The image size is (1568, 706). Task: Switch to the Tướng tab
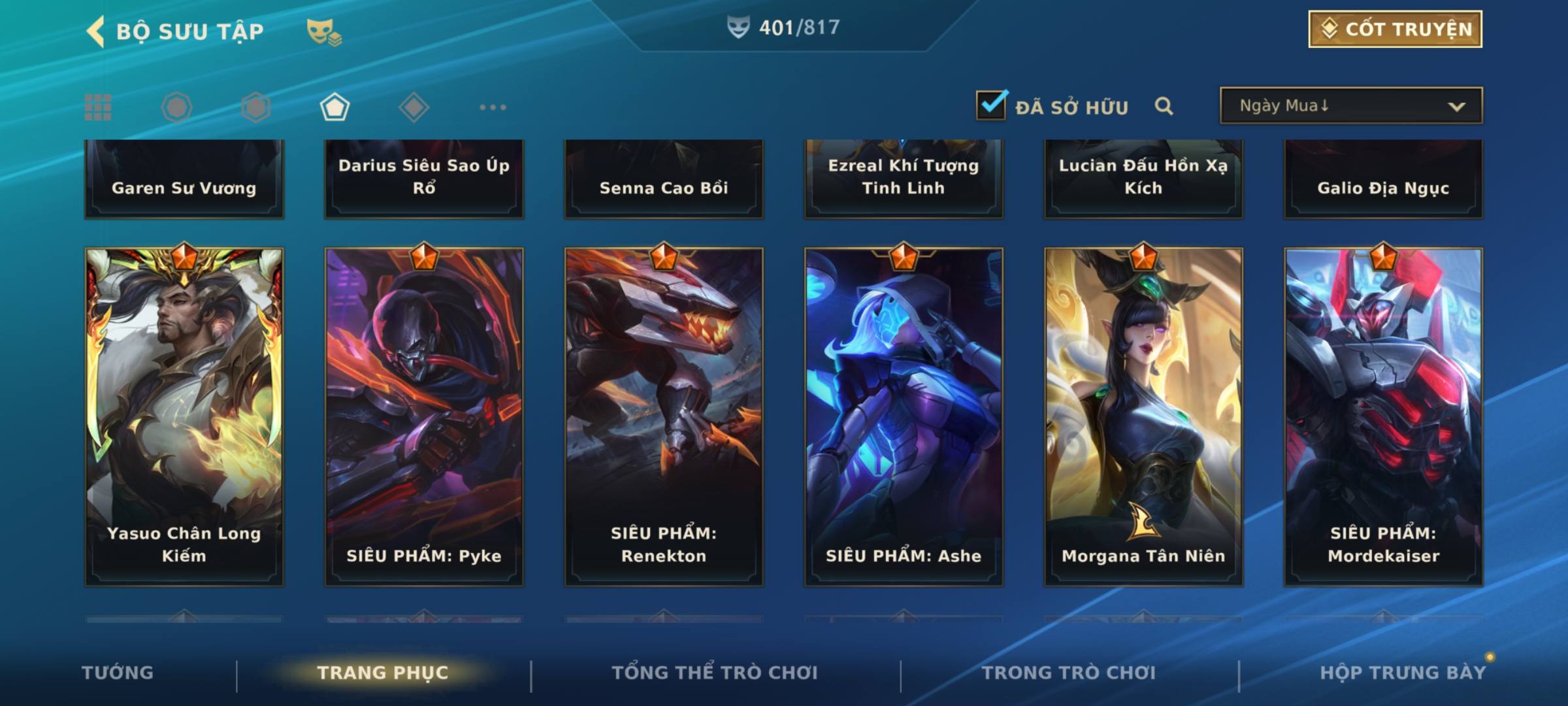pyautogui.click(x=118, y=673)
